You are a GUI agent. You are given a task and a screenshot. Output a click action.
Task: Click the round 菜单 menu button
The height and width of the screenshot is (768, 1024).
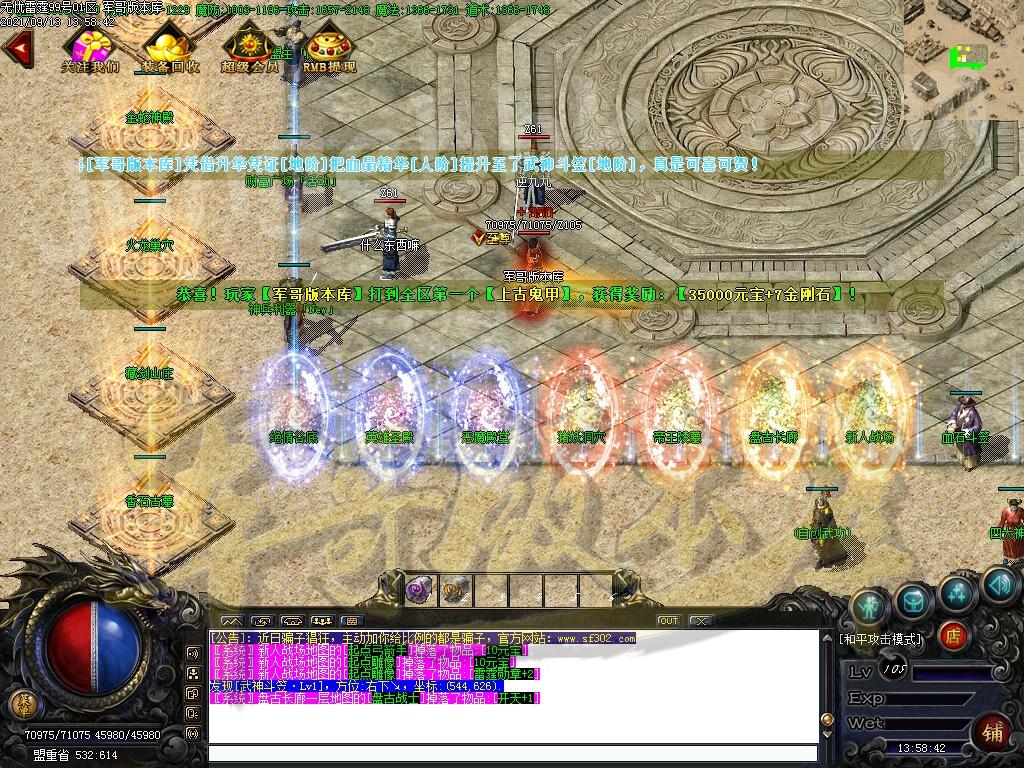(21, 704)
